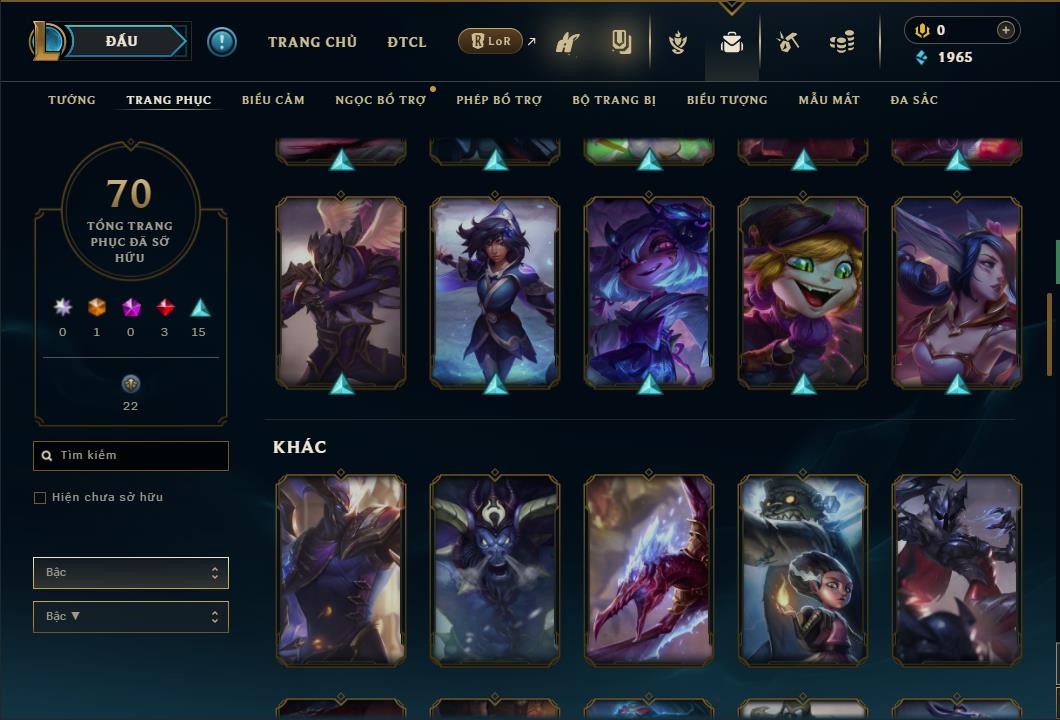Open the ĐA SẮC tab
The image size is (1060, 720).
click(x=914, y=100)
